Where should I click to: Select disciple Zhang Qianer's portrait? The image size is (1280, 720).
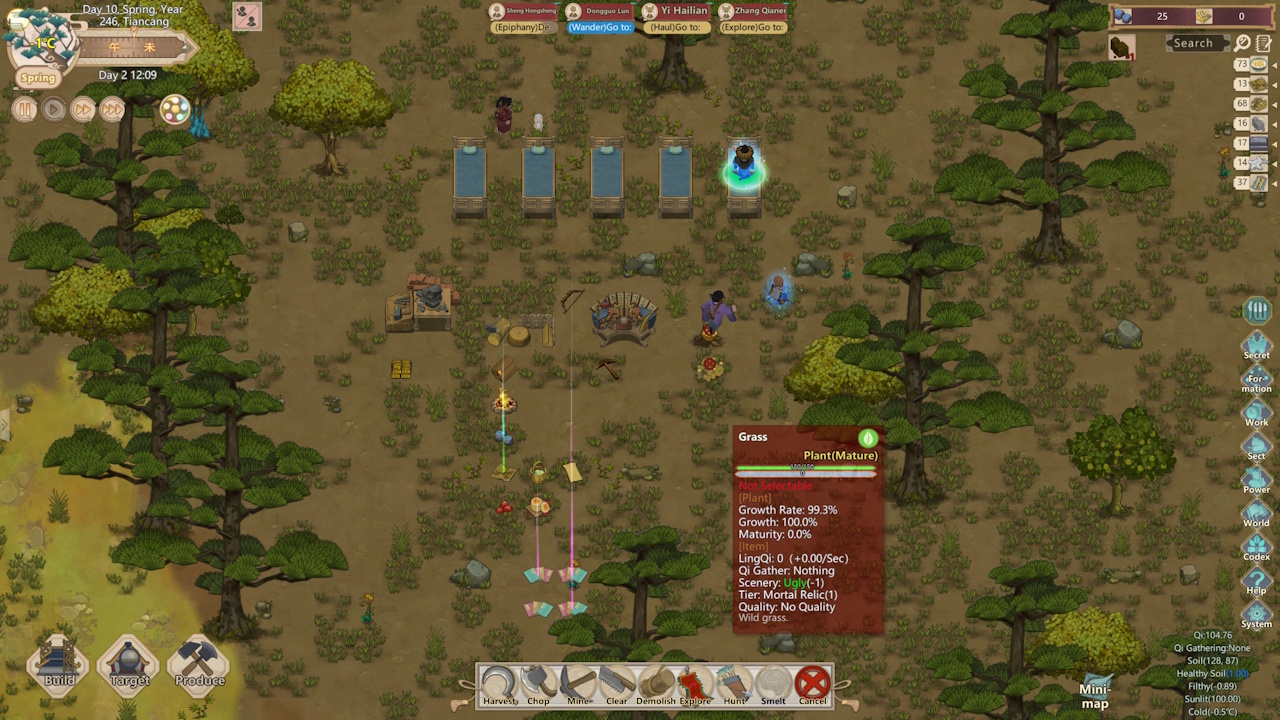point(726,11)
